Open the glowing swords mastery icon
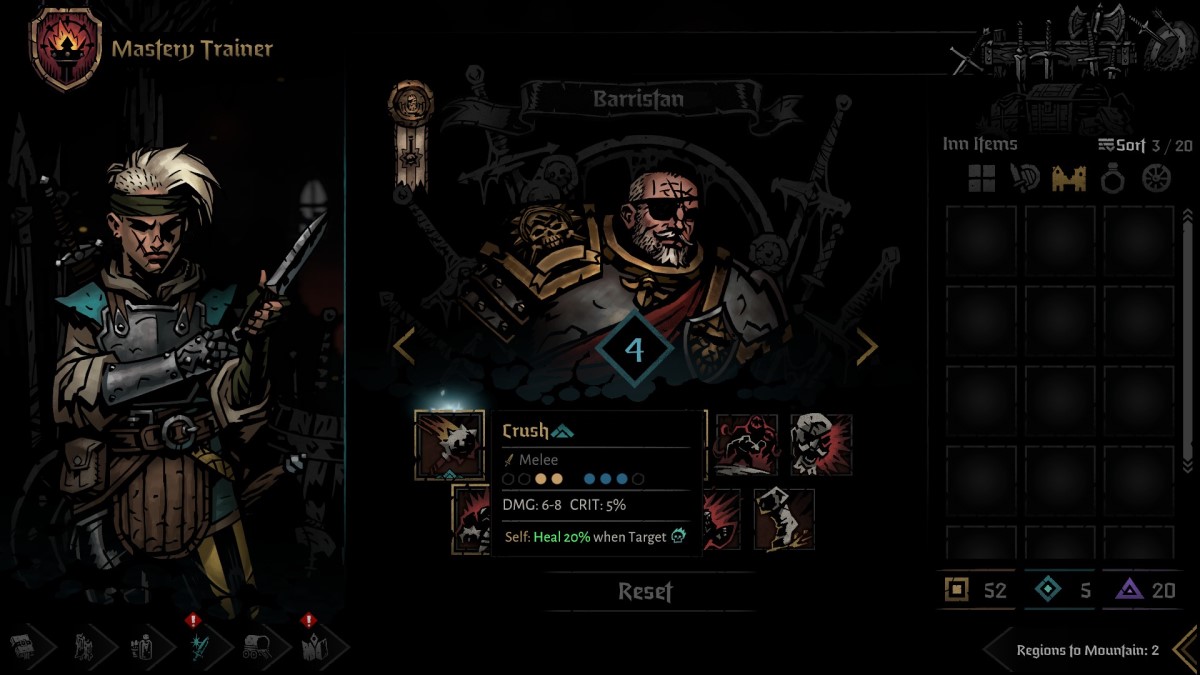 pos(198,648)
